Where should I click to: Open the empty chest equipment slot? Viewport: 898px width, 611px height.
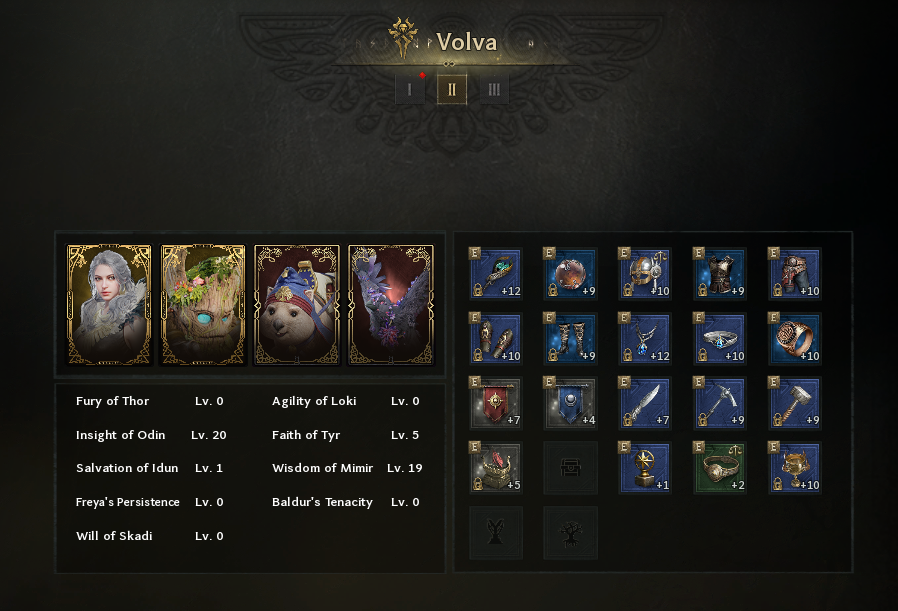click(570, 468)
